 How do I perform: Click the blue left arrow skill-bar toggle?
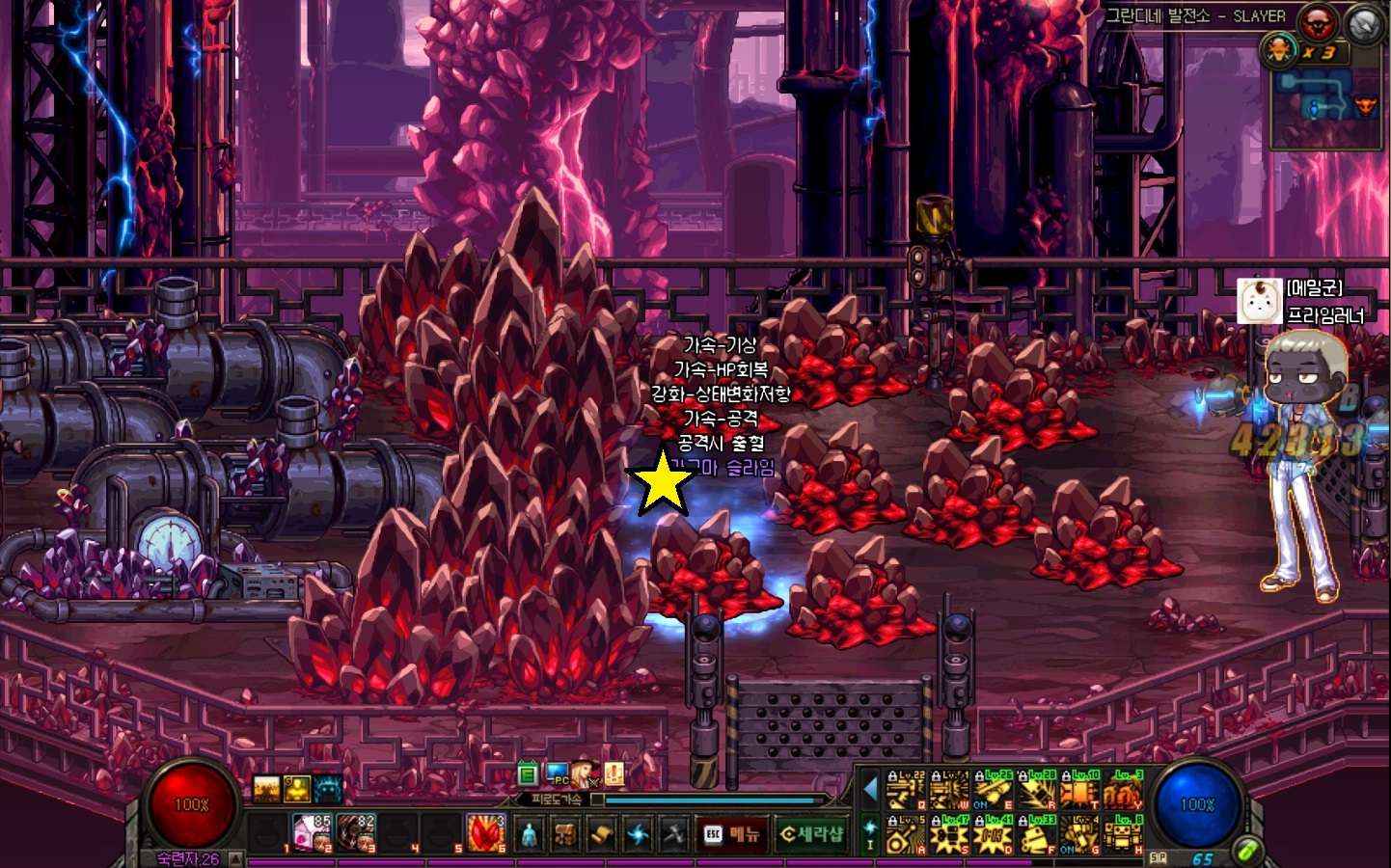870,790
